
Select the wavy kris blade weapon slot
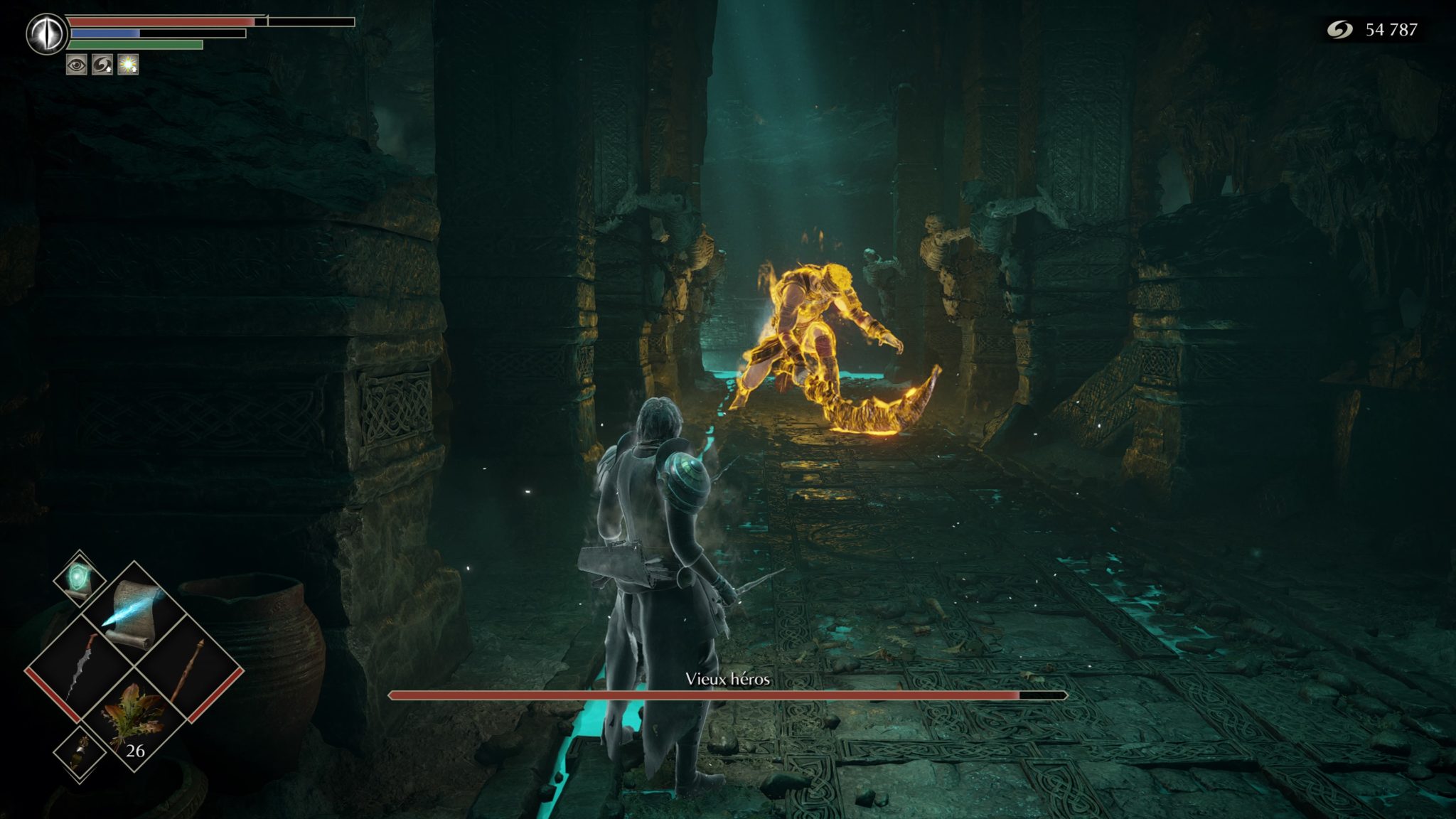80,668
